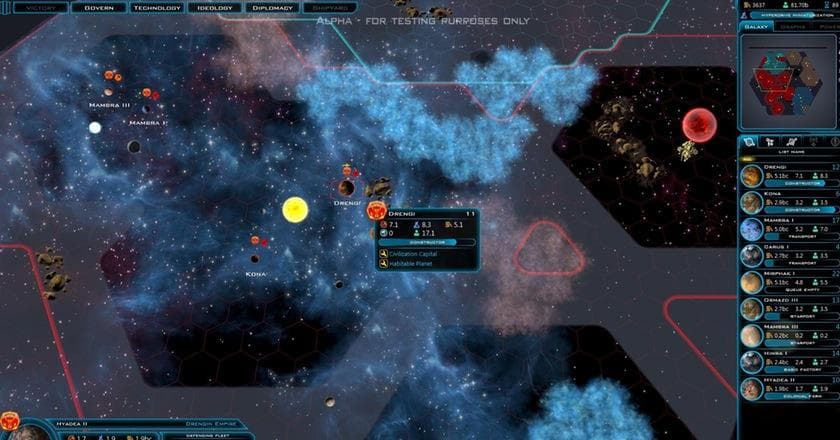840x440 pixels.
Task: Open the Technology menu
Action: click(x=157, y=6)
